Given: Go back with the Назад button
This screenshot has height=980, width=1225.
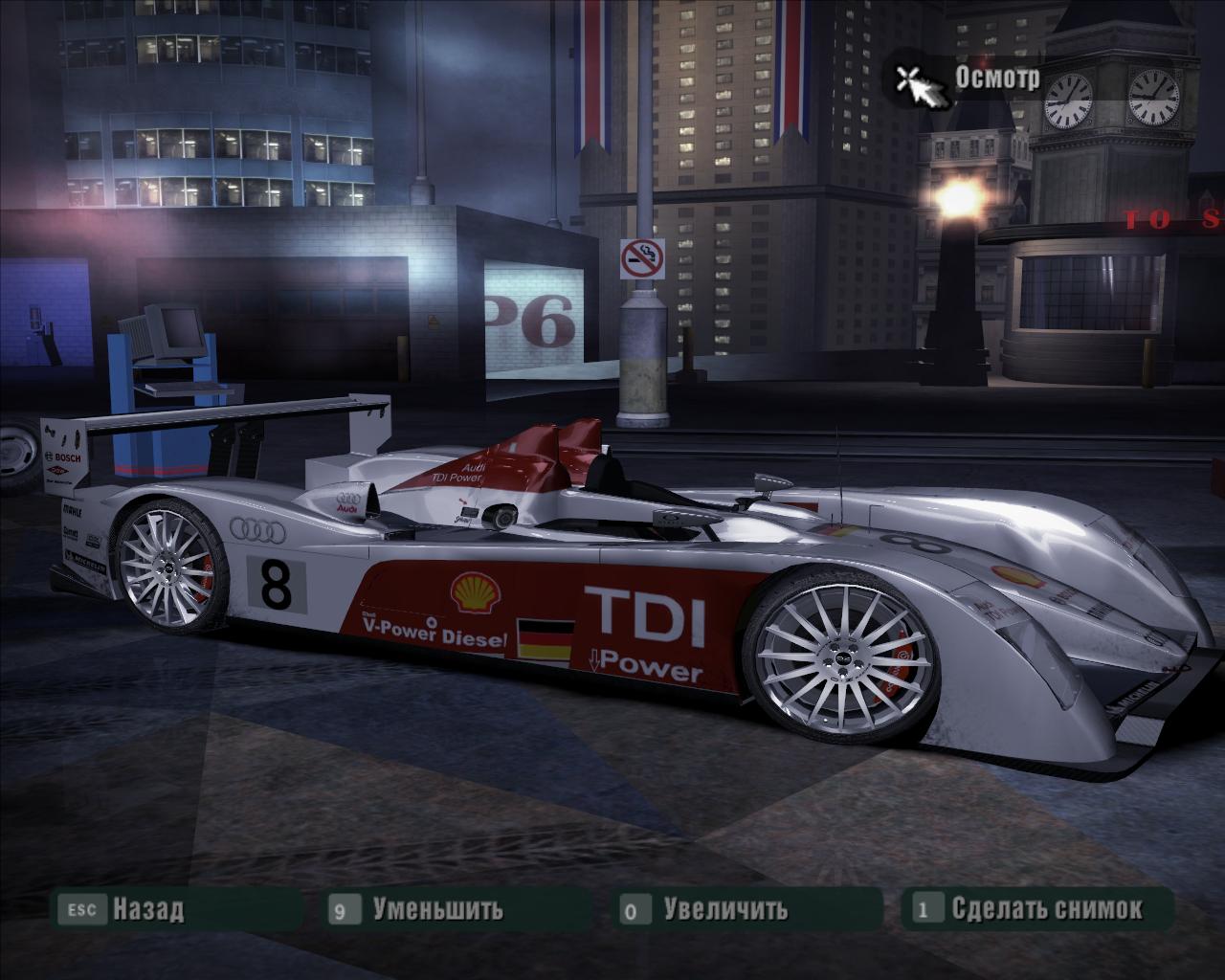Looking at the screenshot, I should tap(146, 908).
